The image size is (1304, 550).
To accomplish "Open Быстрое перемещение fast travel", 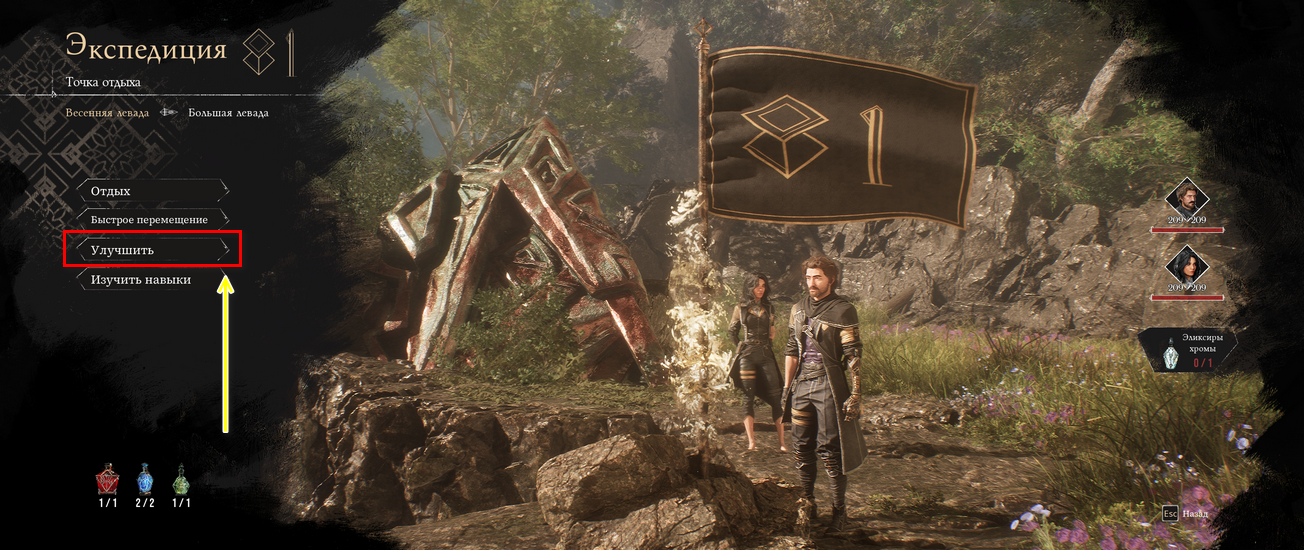I will click(x=152, y=219).
